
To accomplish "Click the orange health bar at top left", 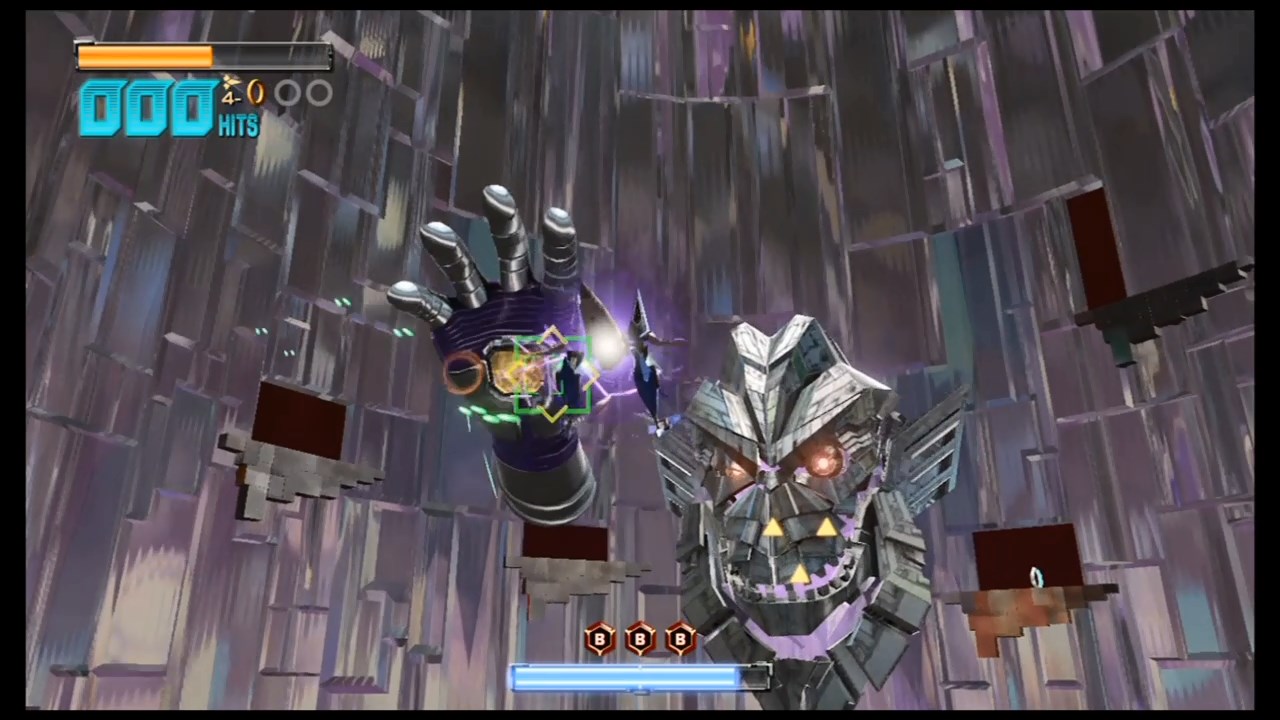I will [x=145, y=56].
